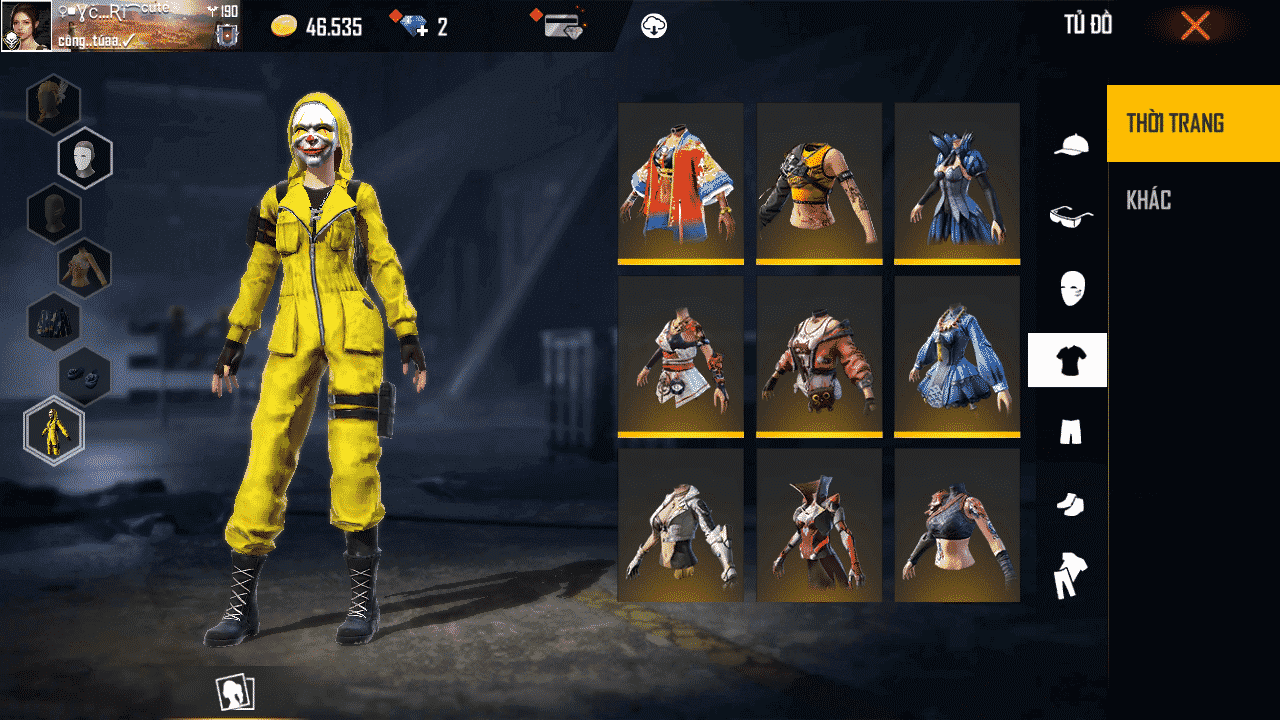Image resolution: width=1280 pixels, height=720 pixels.
Task: Select the shoes category icon
Action: pos(1069,506)
